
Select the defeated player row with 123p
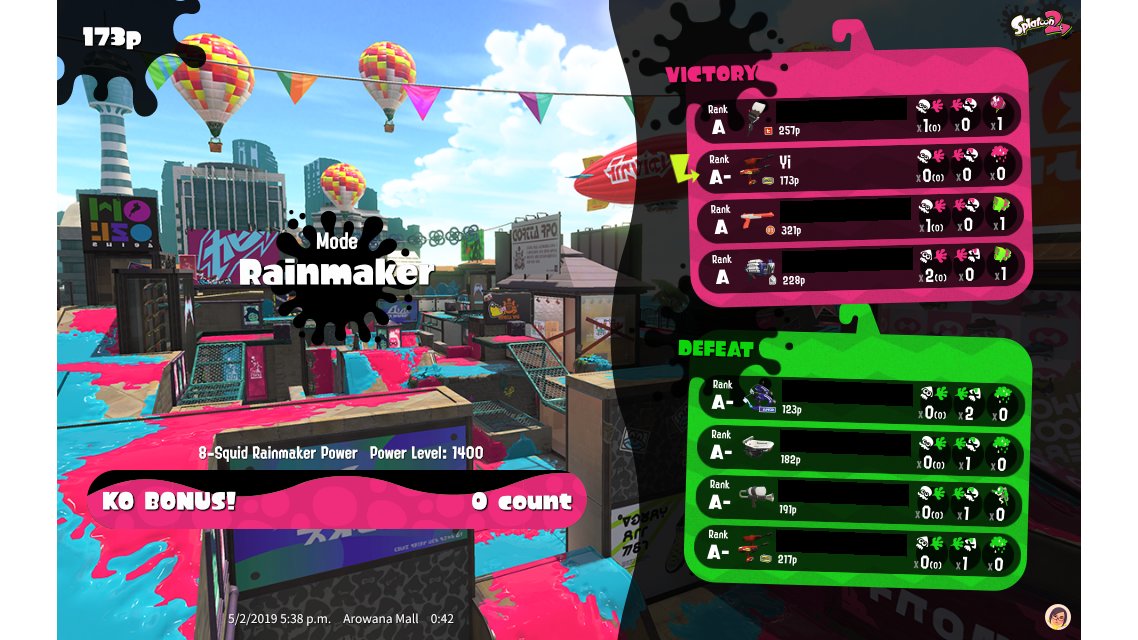click(860, 399)
